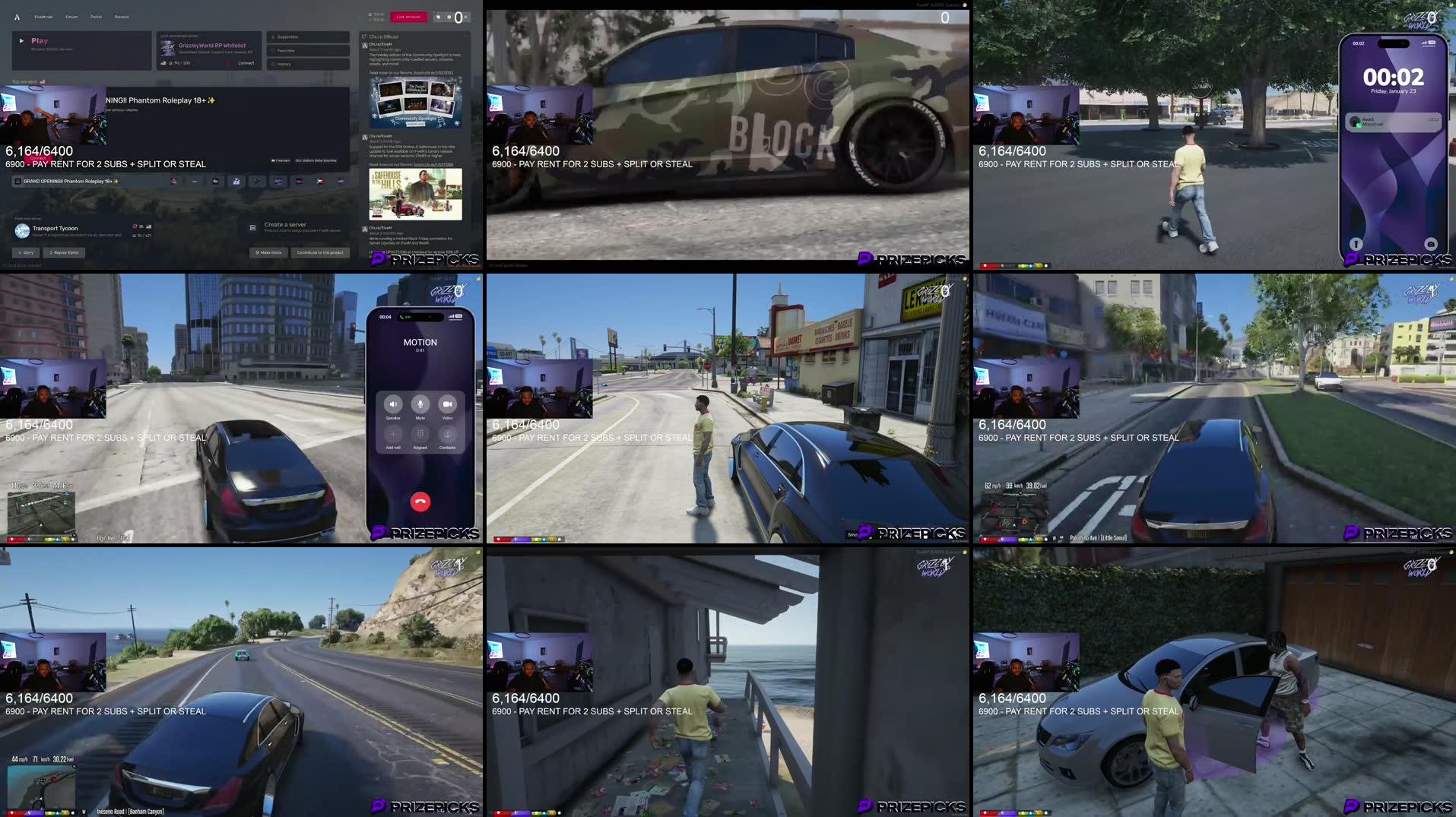
Task: Mute the microphone on the active call
Action: point(420,404)
